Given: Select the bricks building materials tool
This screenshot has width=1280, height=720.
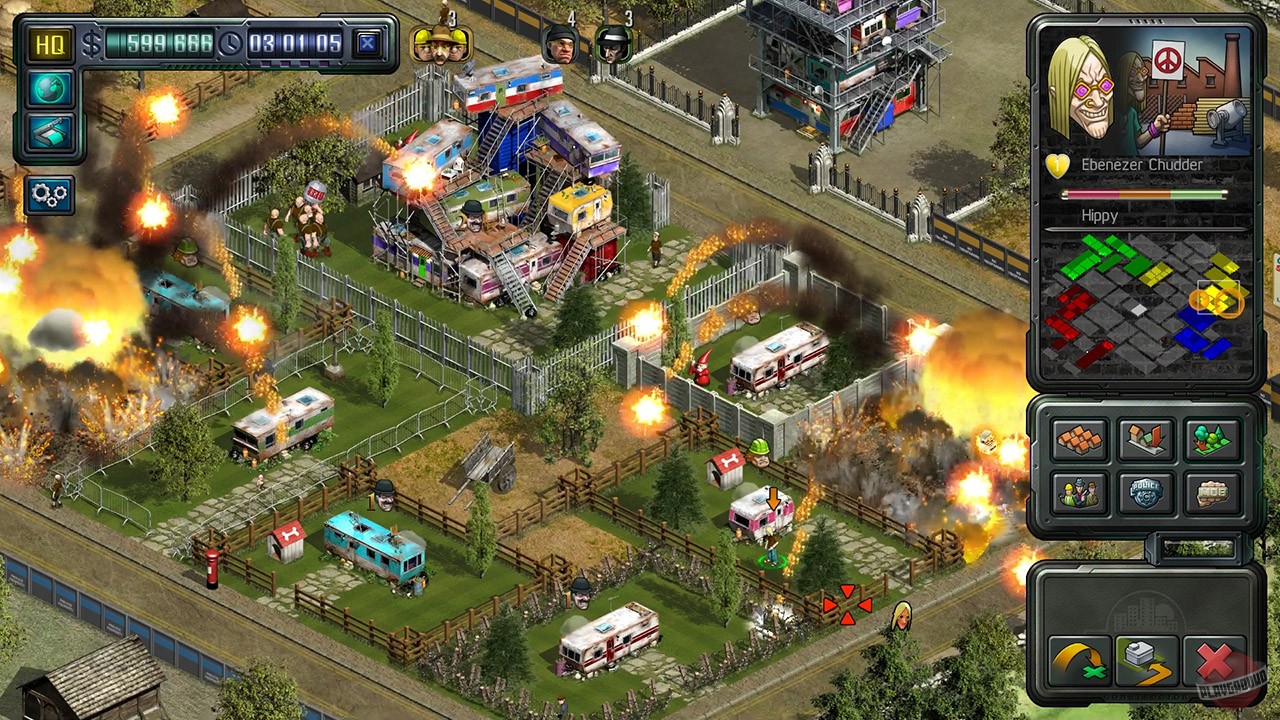Looking at the screenshot, I should click(1078, 440).
